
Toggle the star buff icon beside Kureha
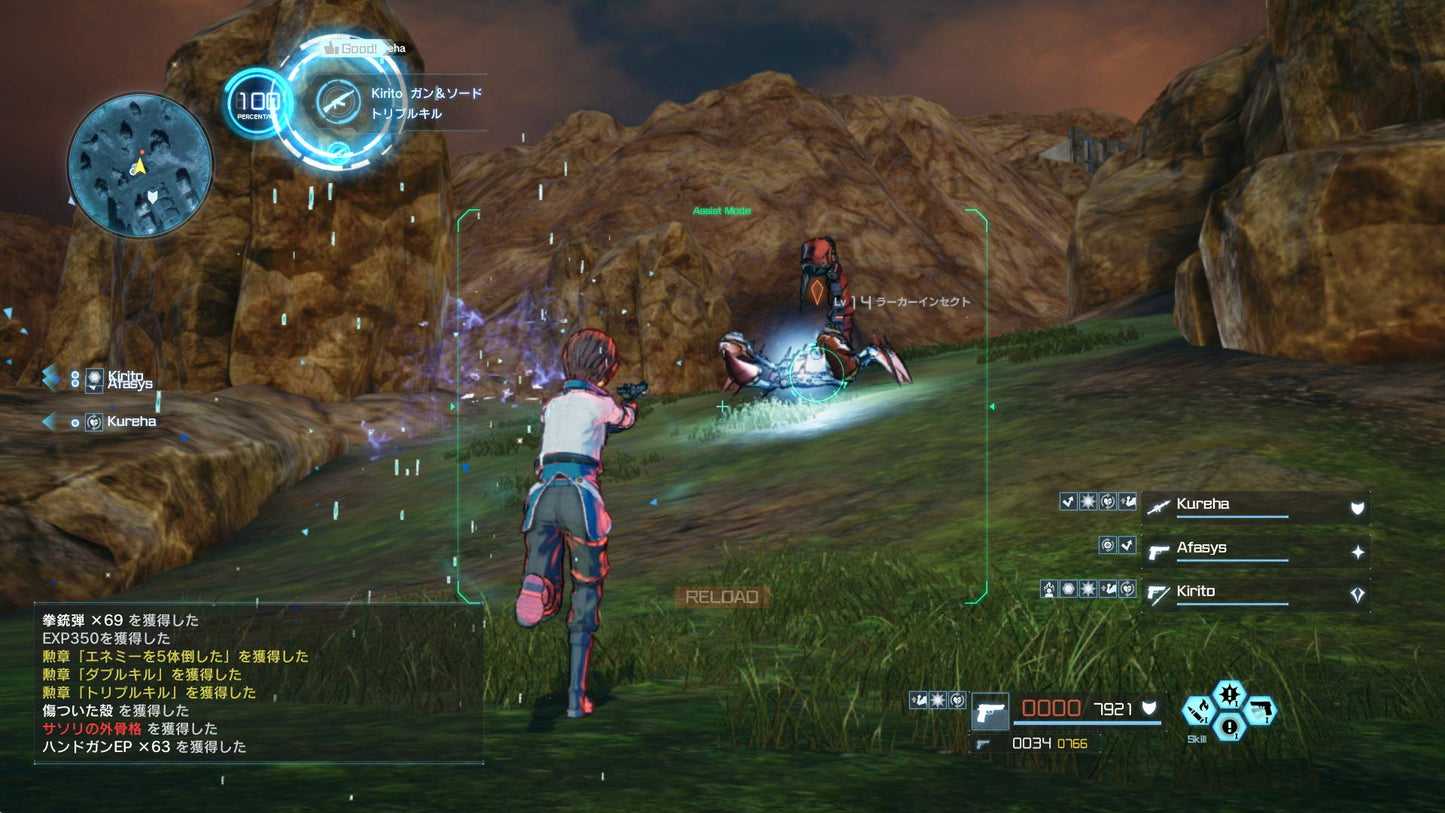point(1087,502)
